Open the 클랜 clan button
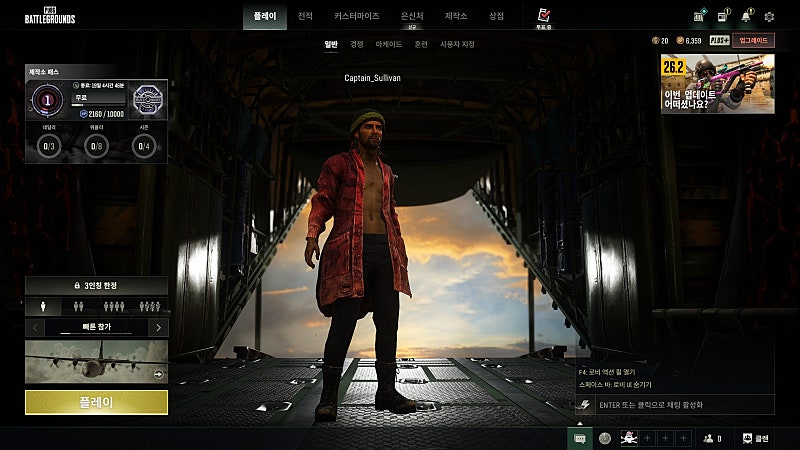This screenshot has width=800, height=450. pos(757,438)
